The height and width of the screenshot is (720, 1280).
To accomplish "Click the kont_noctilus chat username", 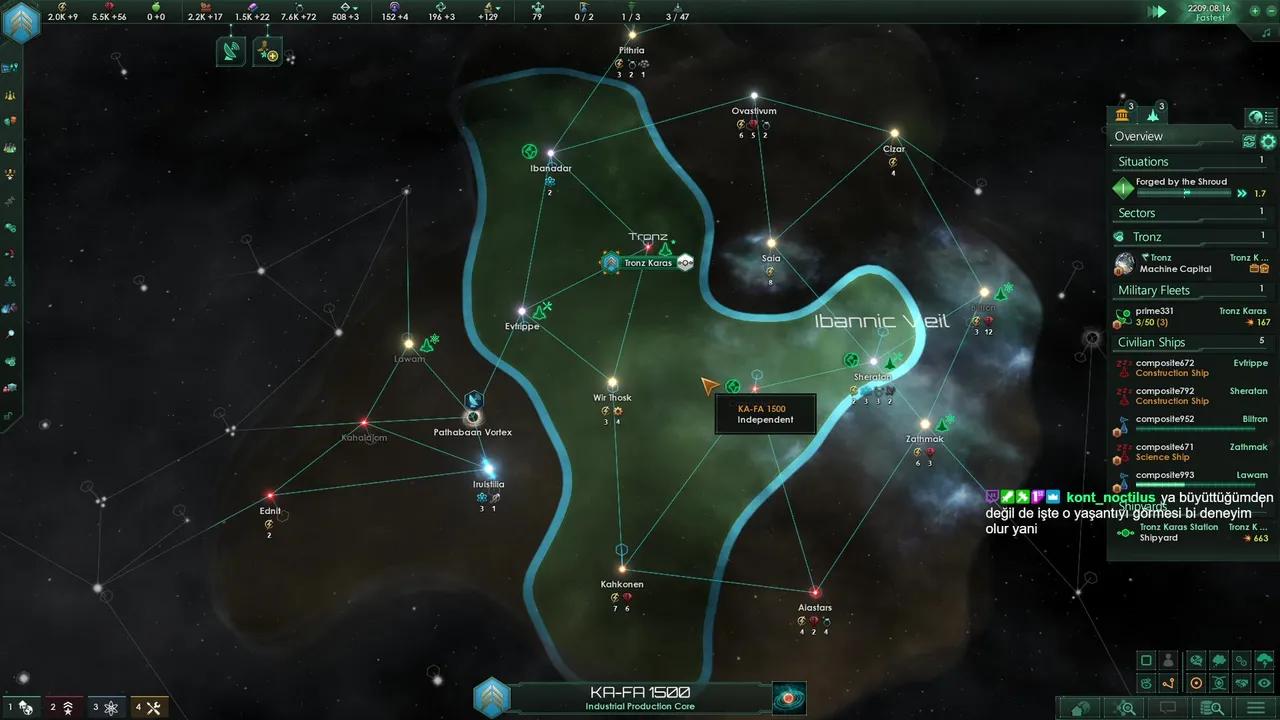I will click(x=1110, y=498).
